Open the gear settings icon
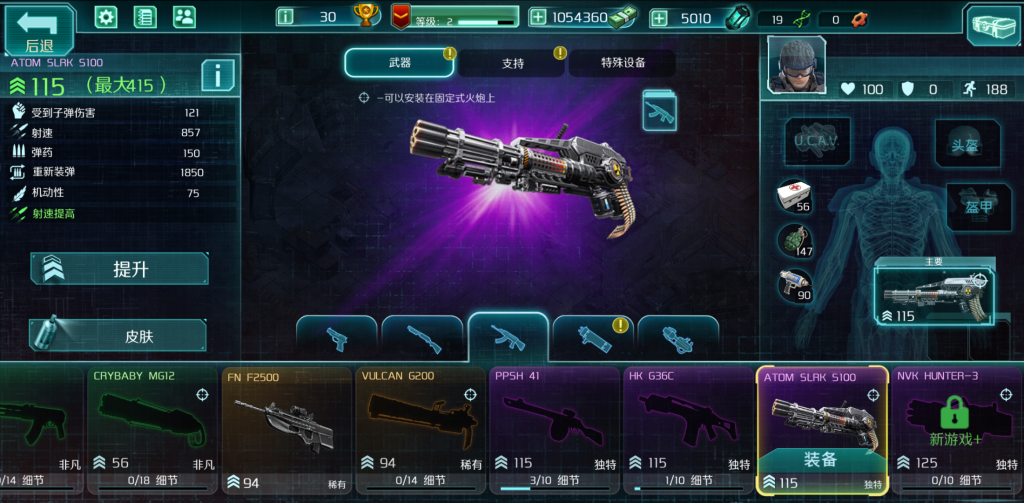The width and height of the screenshot is (1024, 503). (106, 17)
